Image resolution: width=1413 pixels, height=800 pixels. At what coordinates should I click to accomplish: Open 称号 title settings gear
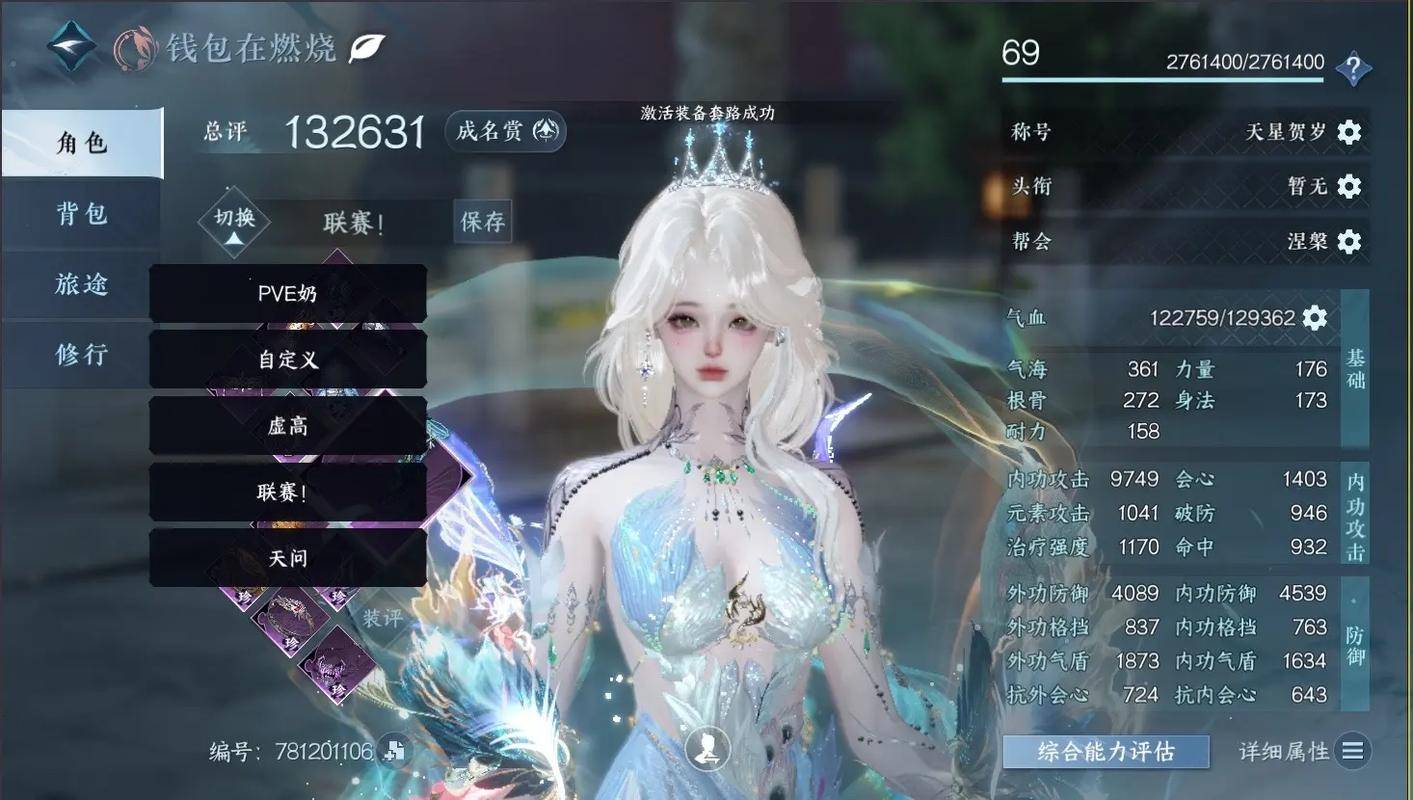click(1349, 132)
